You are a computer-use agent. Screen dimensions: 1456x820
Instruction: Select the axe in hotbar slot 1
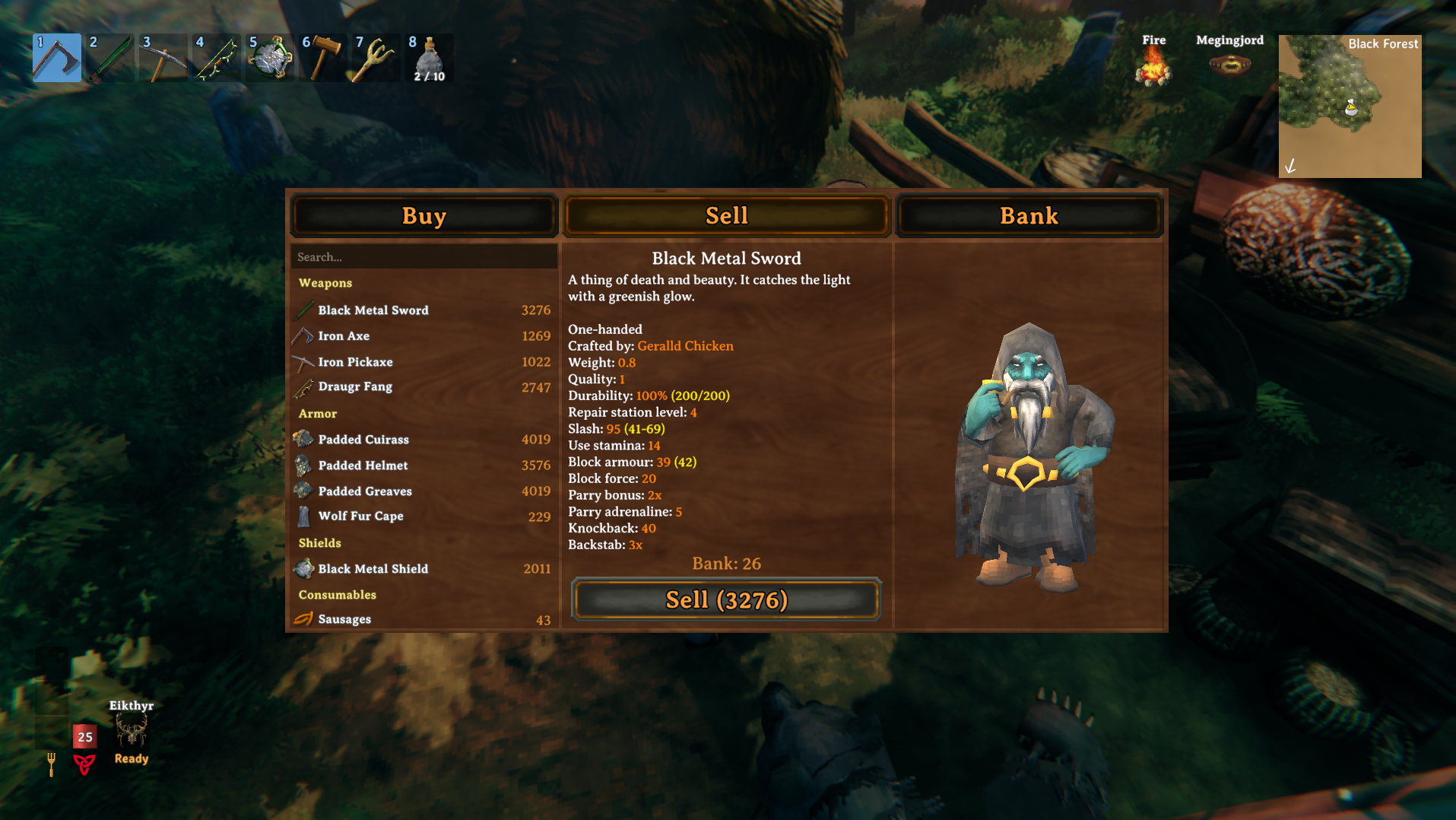56,58
